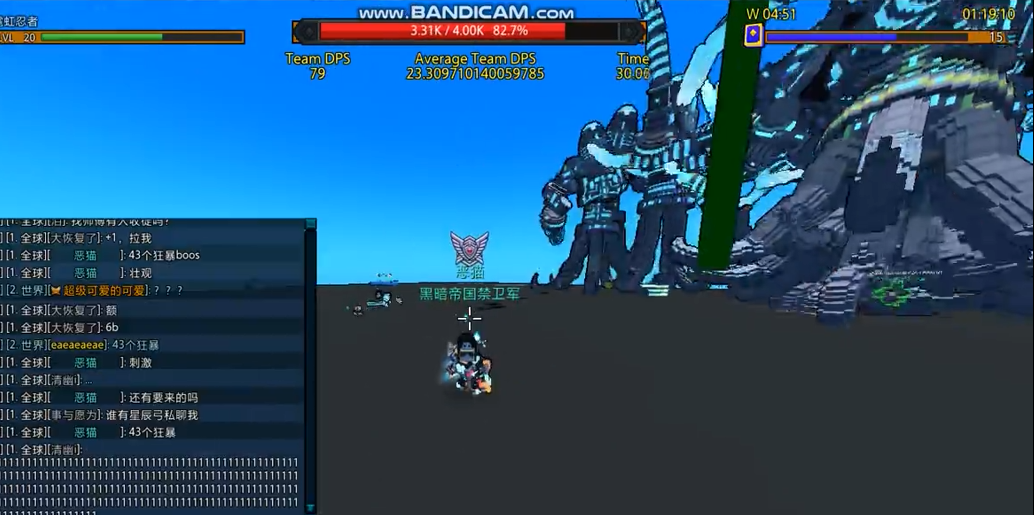Screen dimensions: 1034x515
Task: Select player name 事与愿为 in chat
Action: 75,415
